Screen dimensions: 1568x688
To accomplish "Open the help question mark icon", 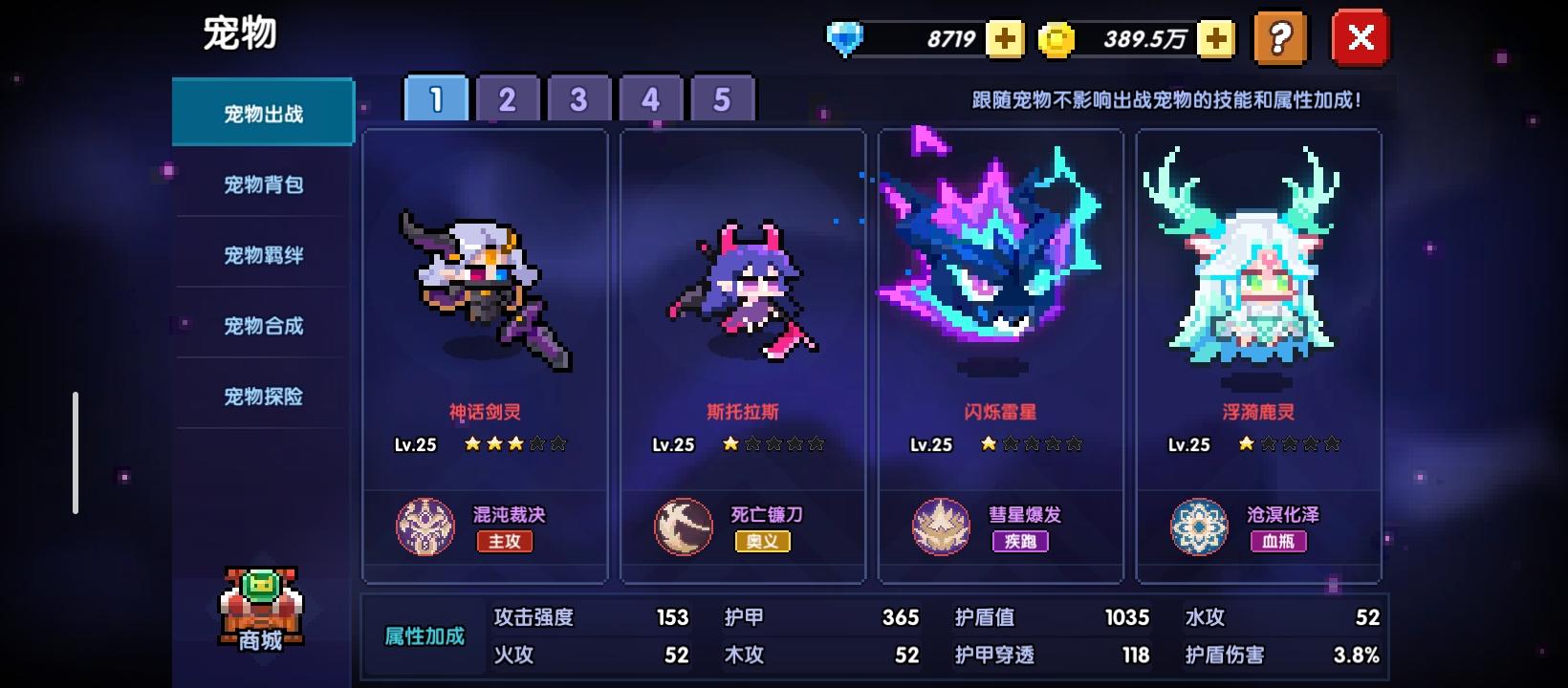I will (x=1281, y=39).
